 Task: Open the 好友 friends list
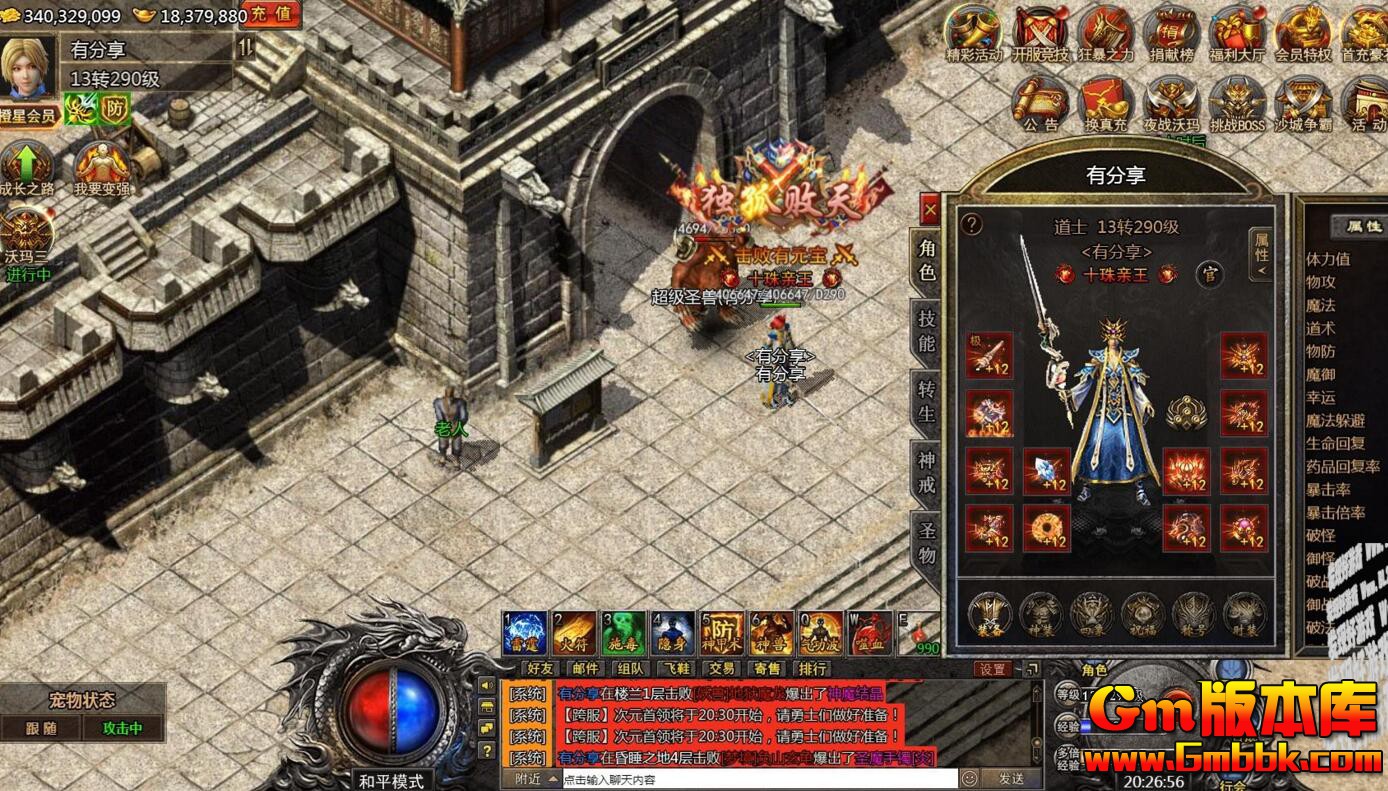tap(541, 669)
